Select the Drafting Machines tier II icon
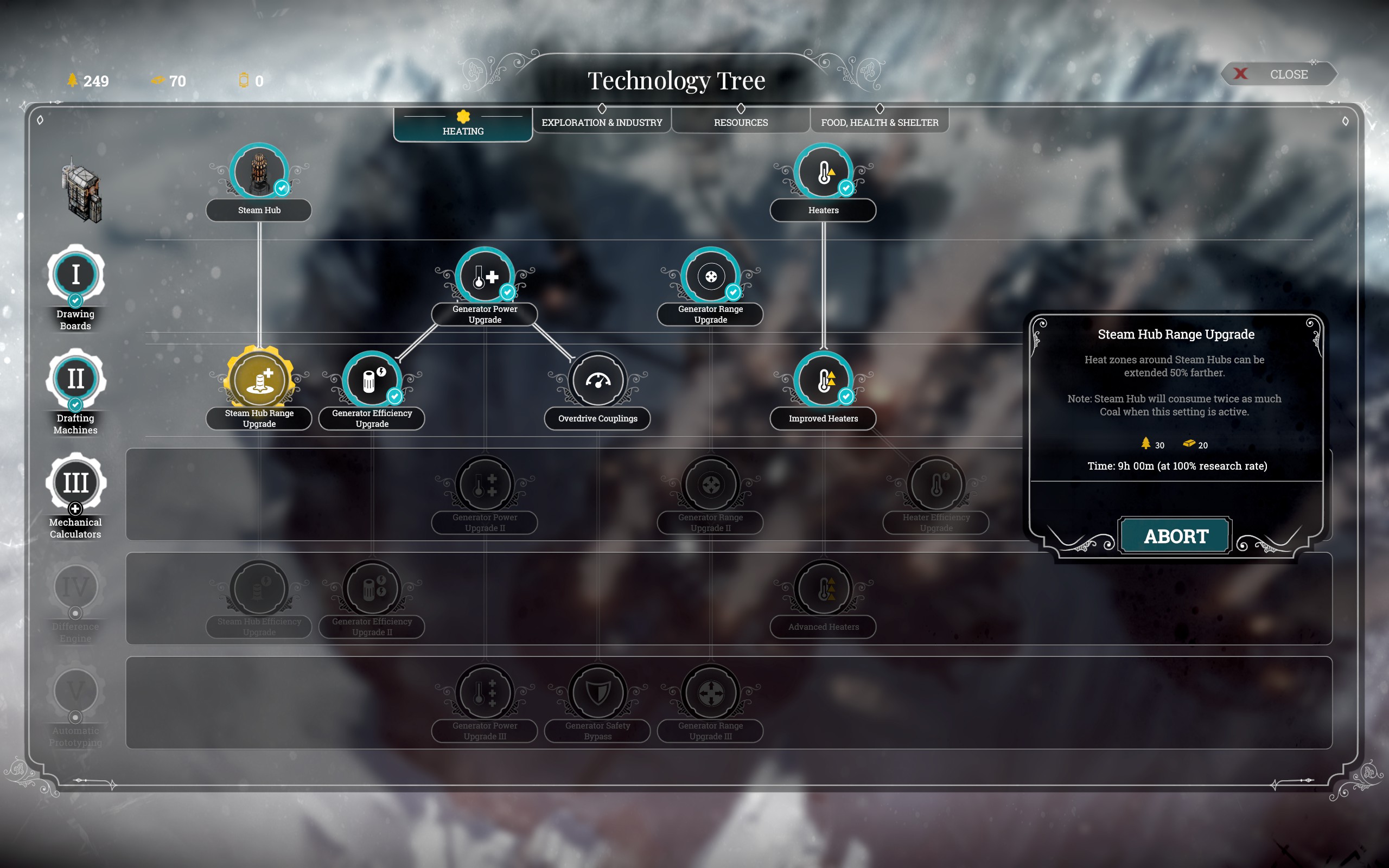This screenshot has height=868, width=1389. pyautogui.click(x=76, y=379)
